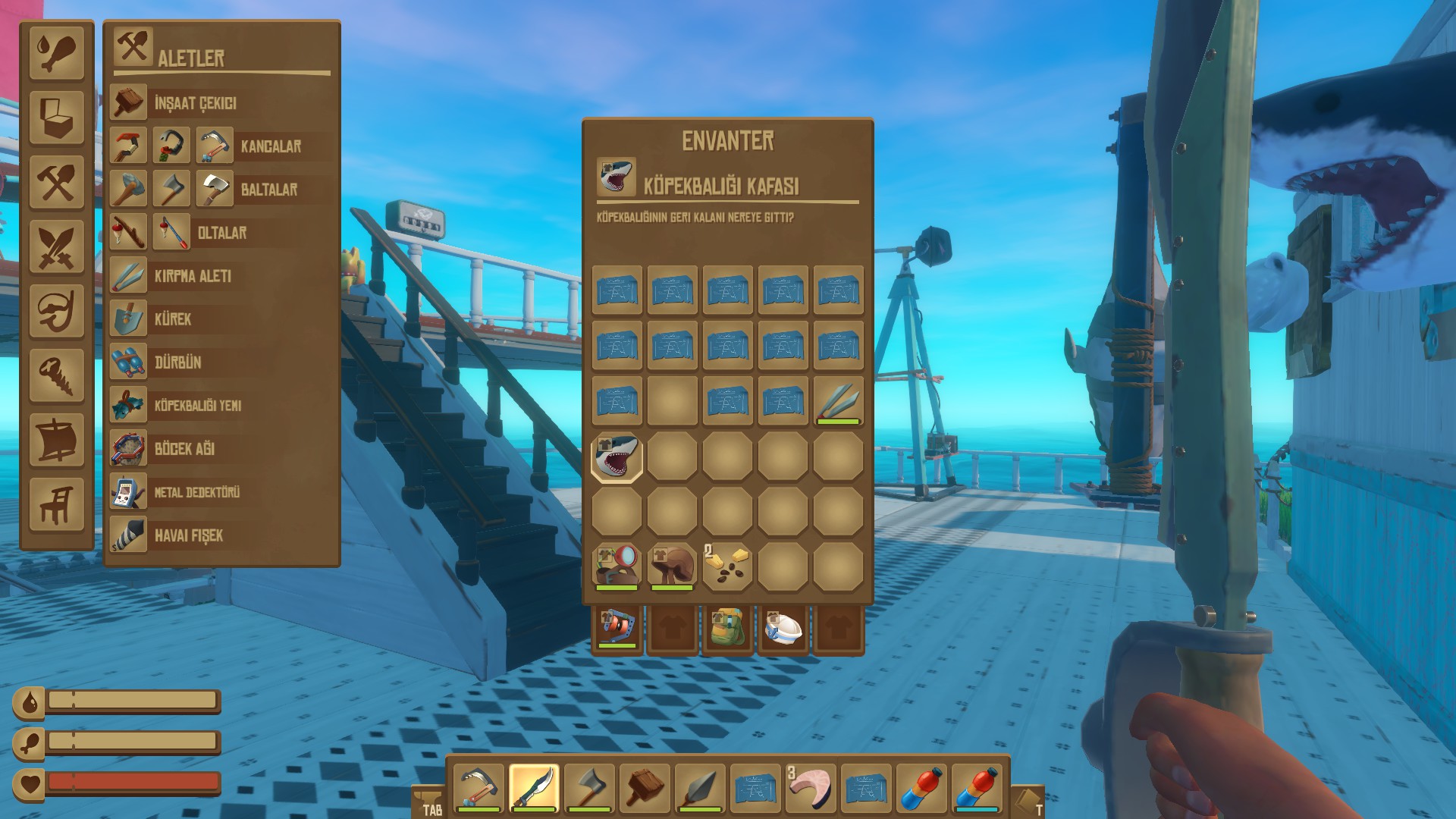Select the İnşaat Çekici crafting recipe

tap(195, 103)
